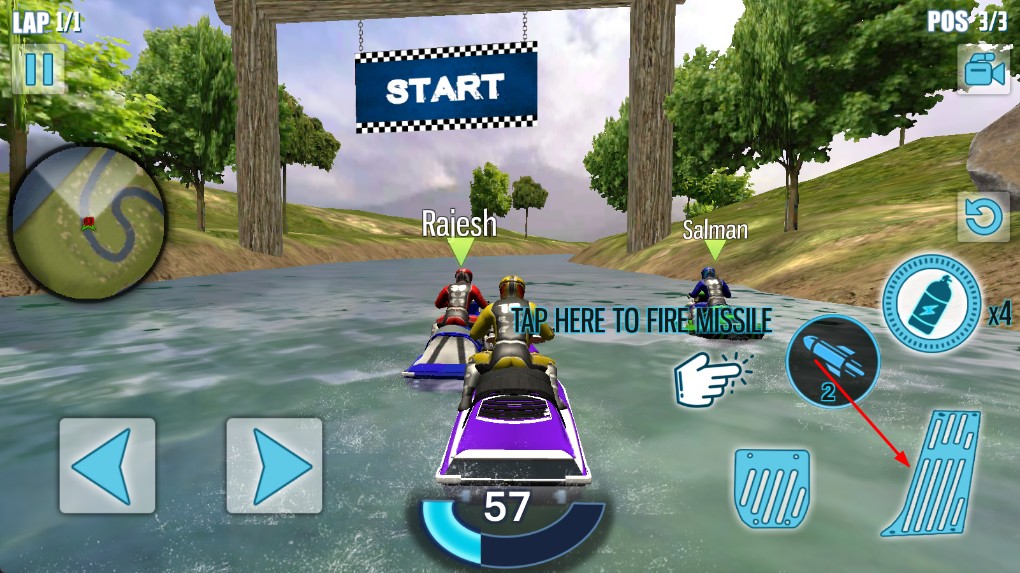The image size is (1020, 573).
Task: Pause the race
Action: pos(38,69)
